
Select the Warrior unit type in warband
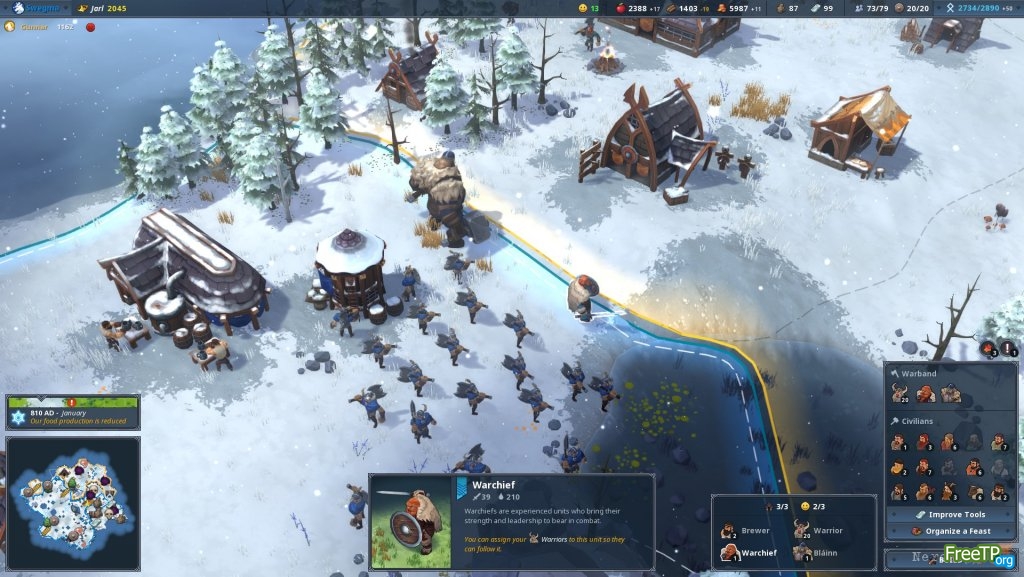(x=900, y=394)
